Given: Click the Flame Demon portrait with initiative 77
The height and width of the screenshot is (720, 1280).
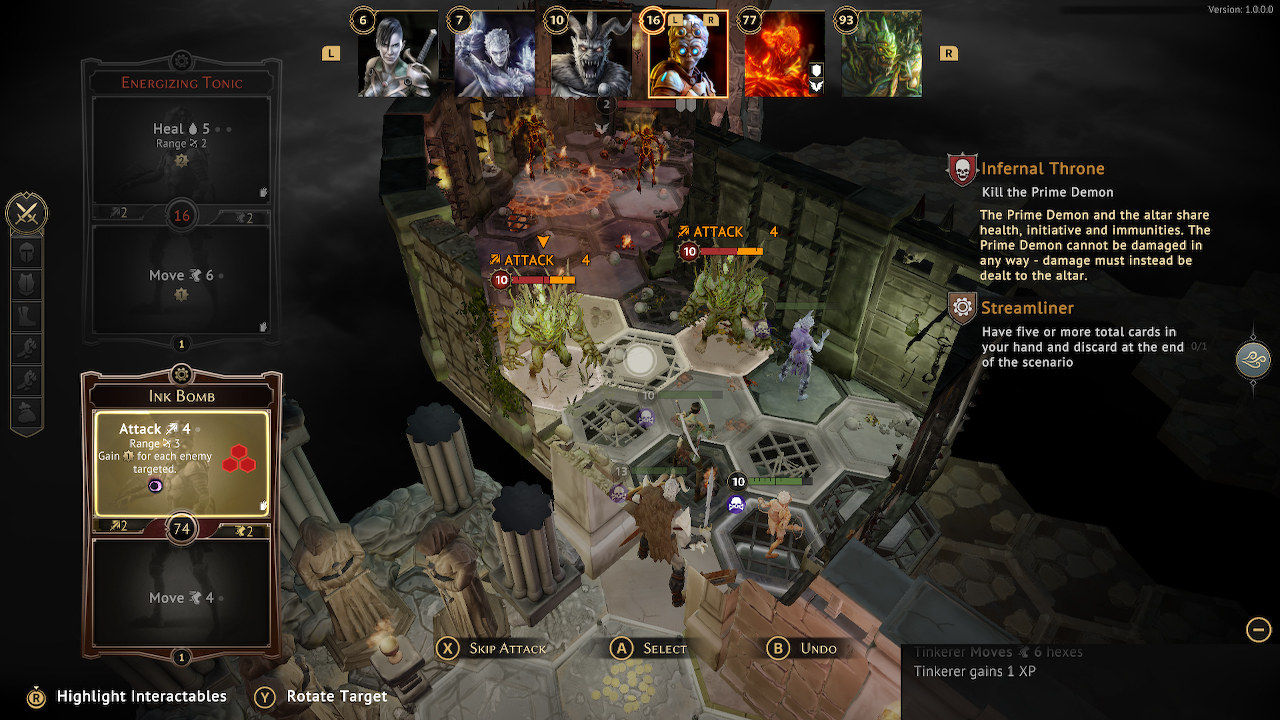Looking at the screenshot, I should (x=784, y=55).
